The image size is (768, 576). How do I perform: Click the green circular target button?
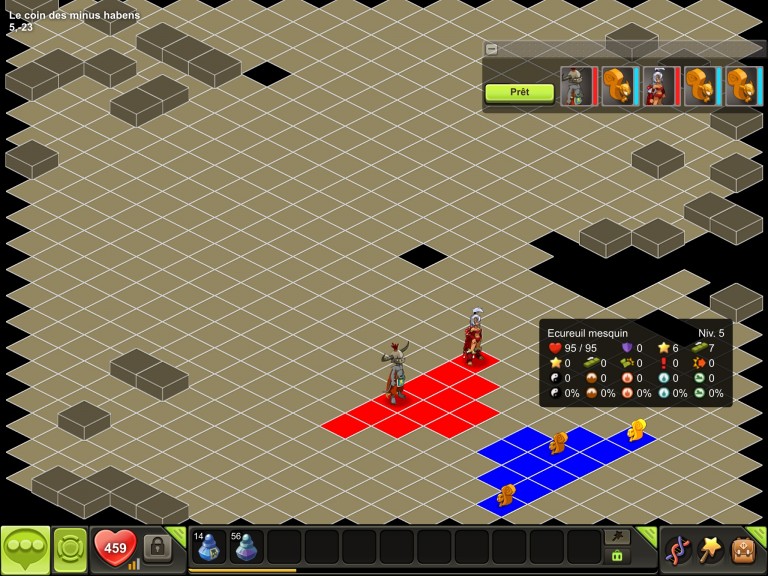point(70,549)
